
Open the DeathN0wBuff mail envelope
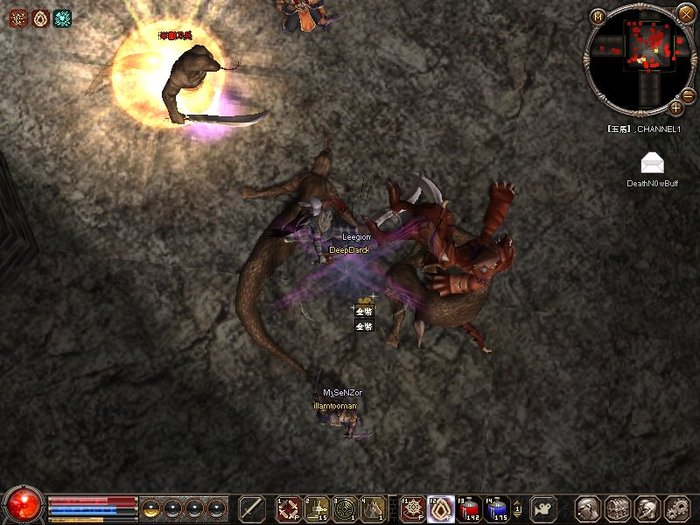click(652, 164)
